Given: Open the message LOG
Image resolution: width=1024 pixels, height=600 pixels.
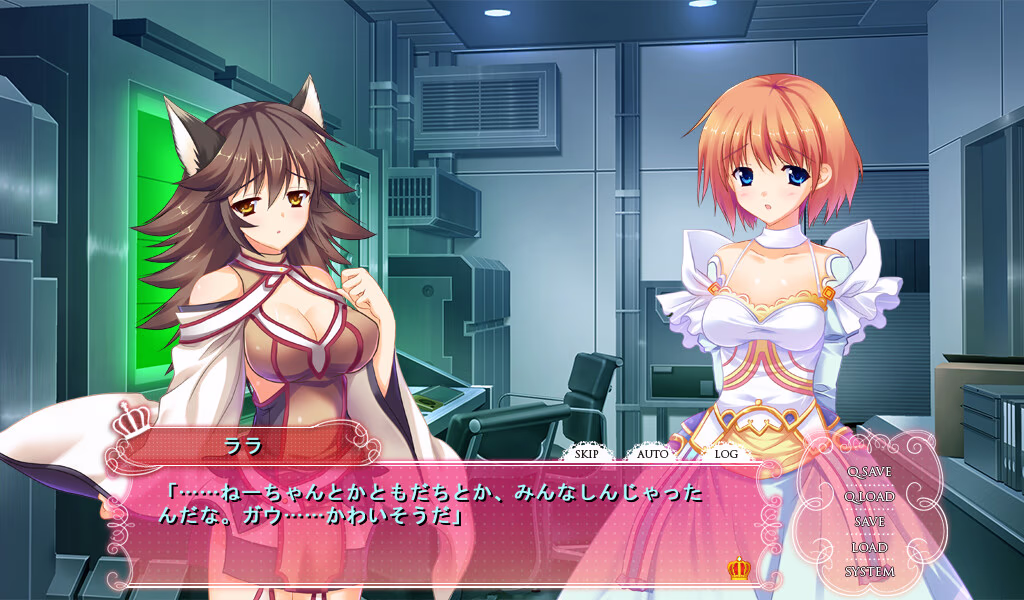Looking at the screenshot, I should [726, 454].
